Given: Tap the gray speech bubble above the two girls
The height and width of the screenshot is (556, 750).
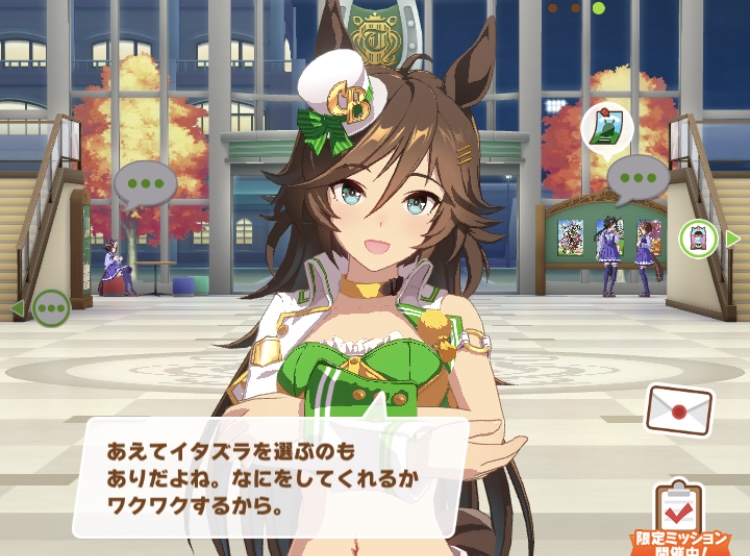Looking at the screenshot, I should [637, 179].
